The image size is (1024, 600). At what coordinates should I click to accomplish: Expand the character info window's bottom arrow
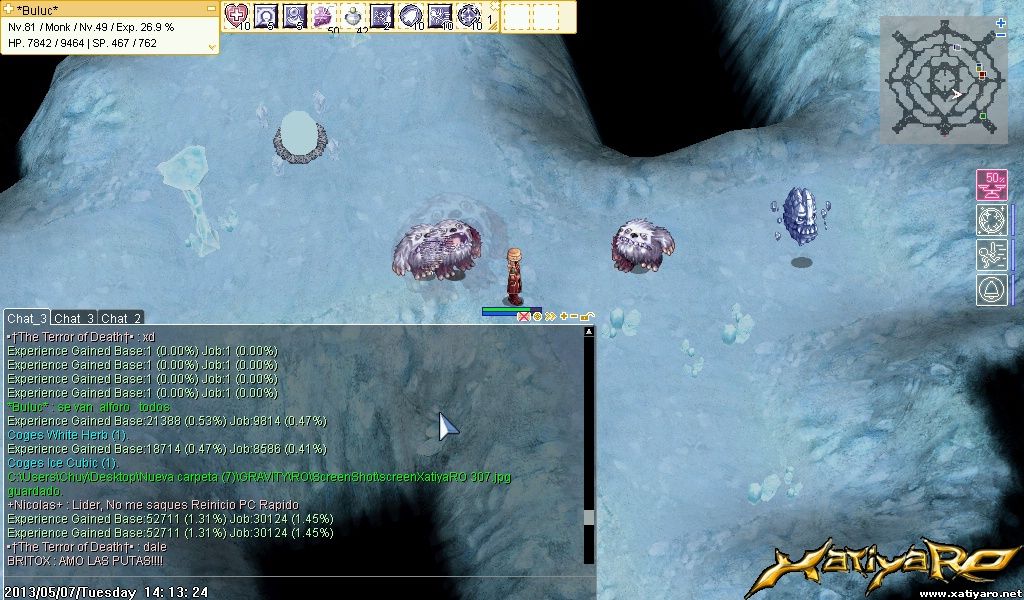click(x=211, y=45)
